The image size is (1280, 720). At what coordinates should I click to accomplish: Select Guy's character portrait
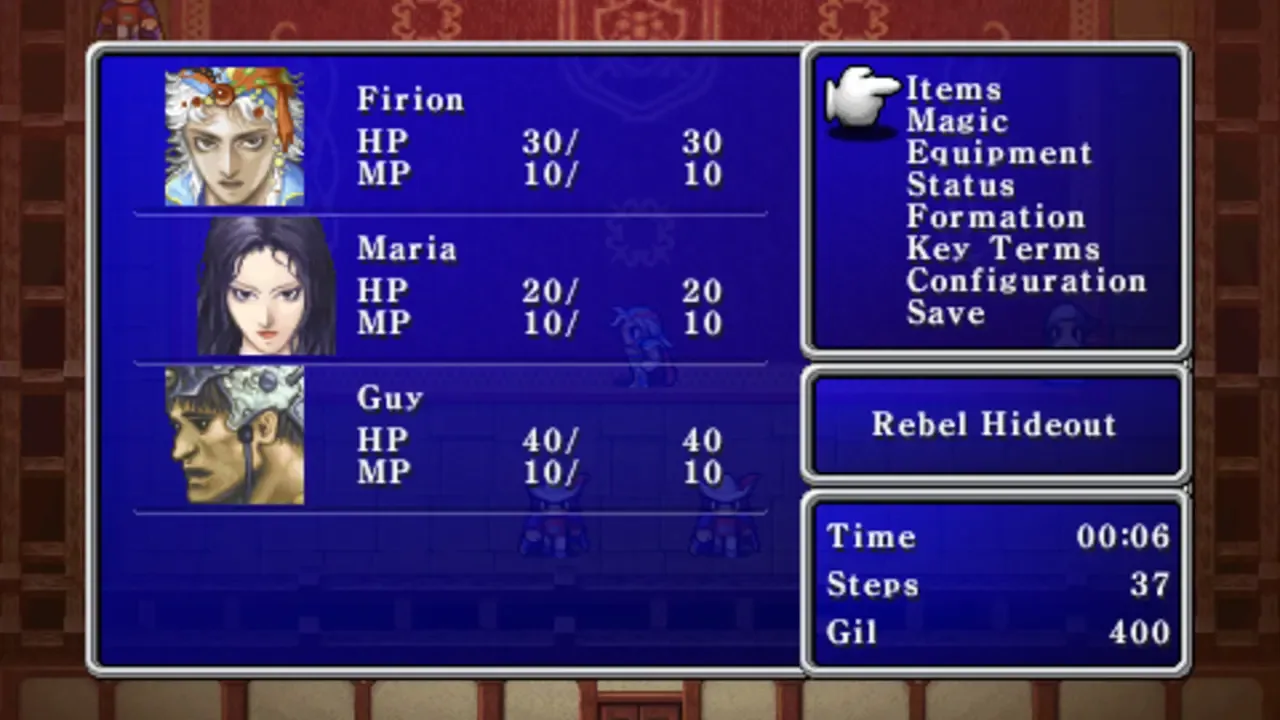click(x=234, y=434)
